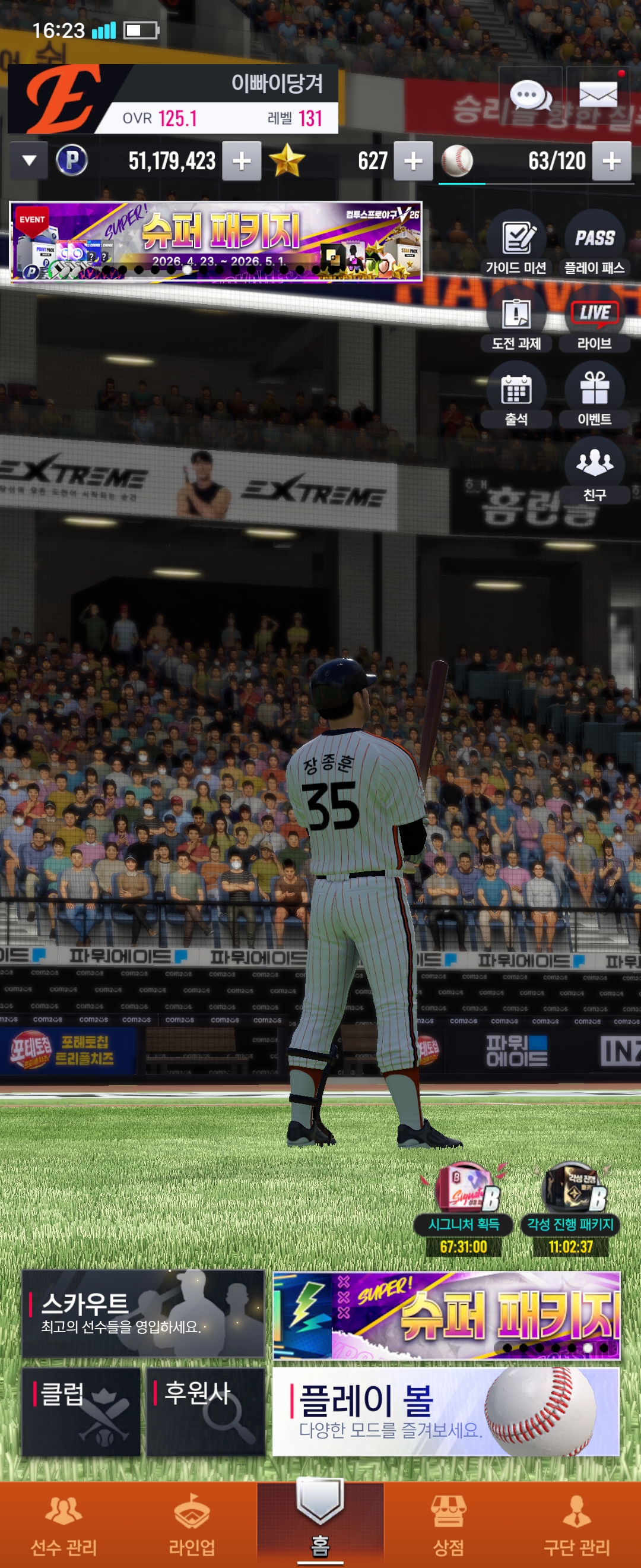Open the chat speech bubble icon
This screenshot has width=641, height=1568.
[x=529, y=95]
